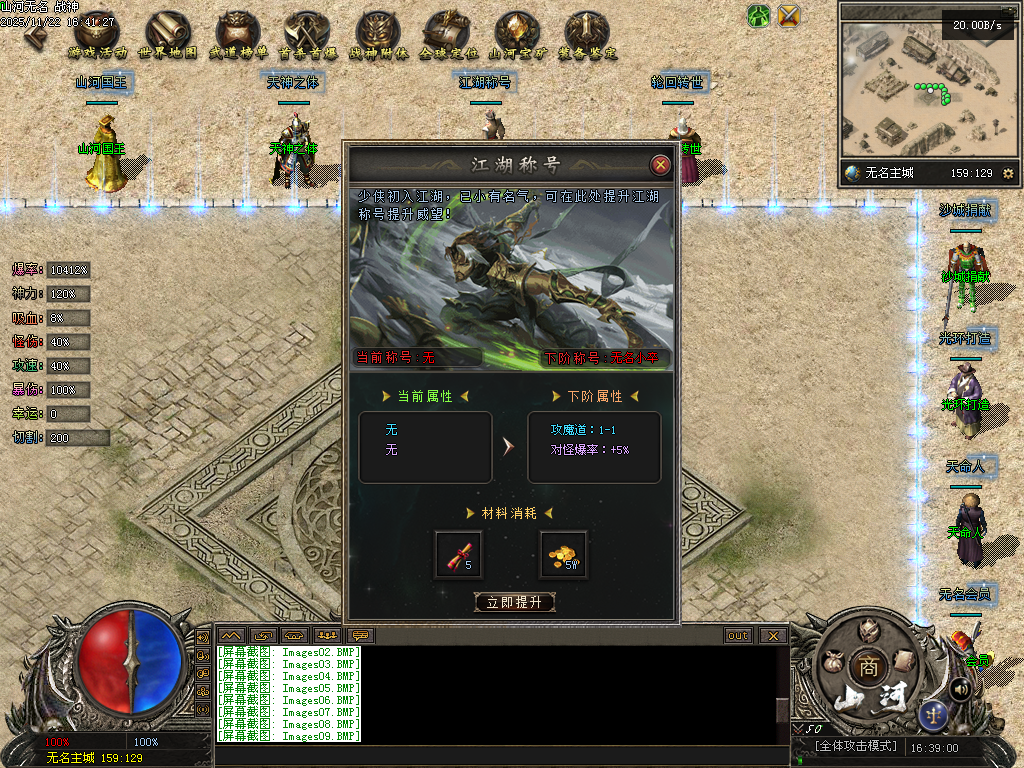The width and height of the screenshot is (1024, 768).
Task: Open minimap settings with the gear icon
Action: [1007, 173]
